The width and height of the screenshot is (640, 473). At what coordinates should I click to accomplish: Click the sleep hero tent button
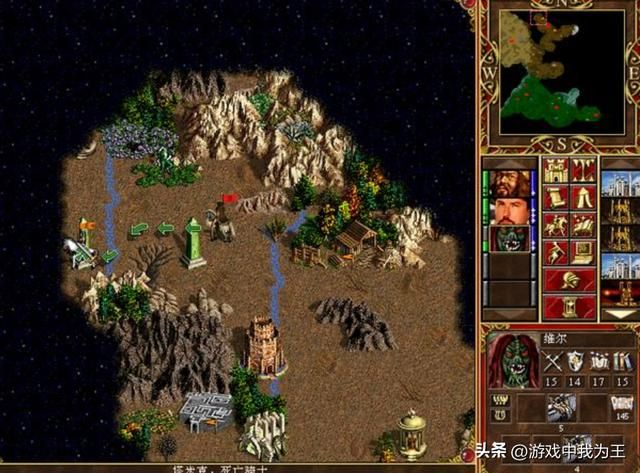click(x=583, y=196)
